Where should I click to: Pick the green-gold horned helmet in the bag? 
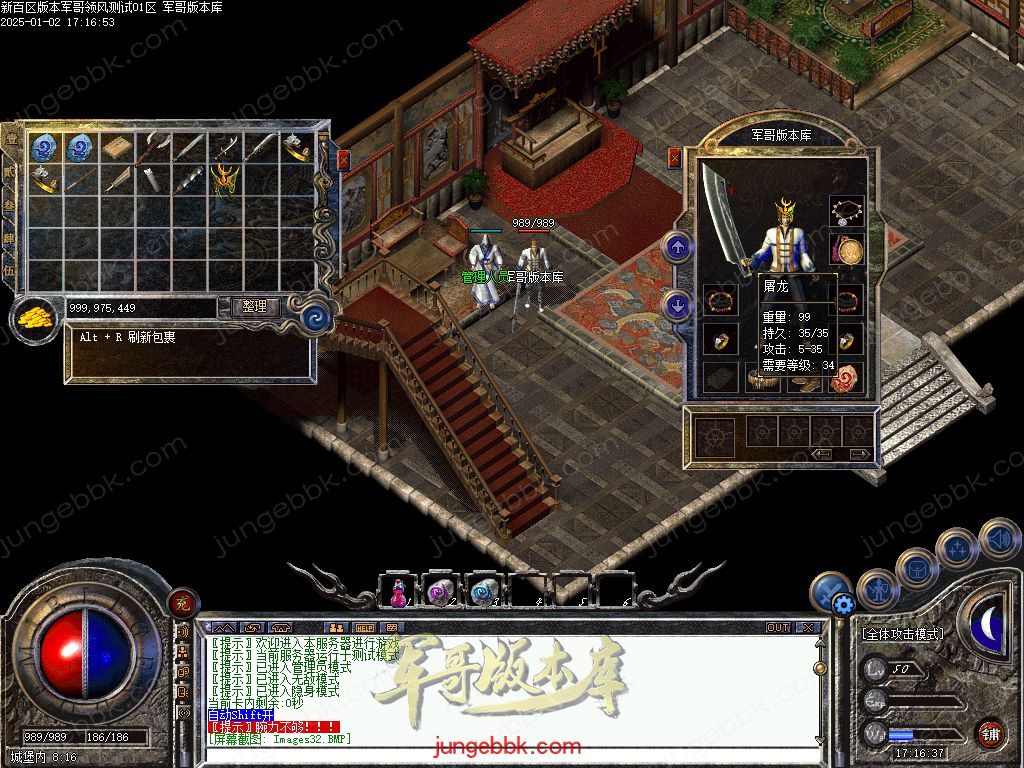tap(225, 178)
